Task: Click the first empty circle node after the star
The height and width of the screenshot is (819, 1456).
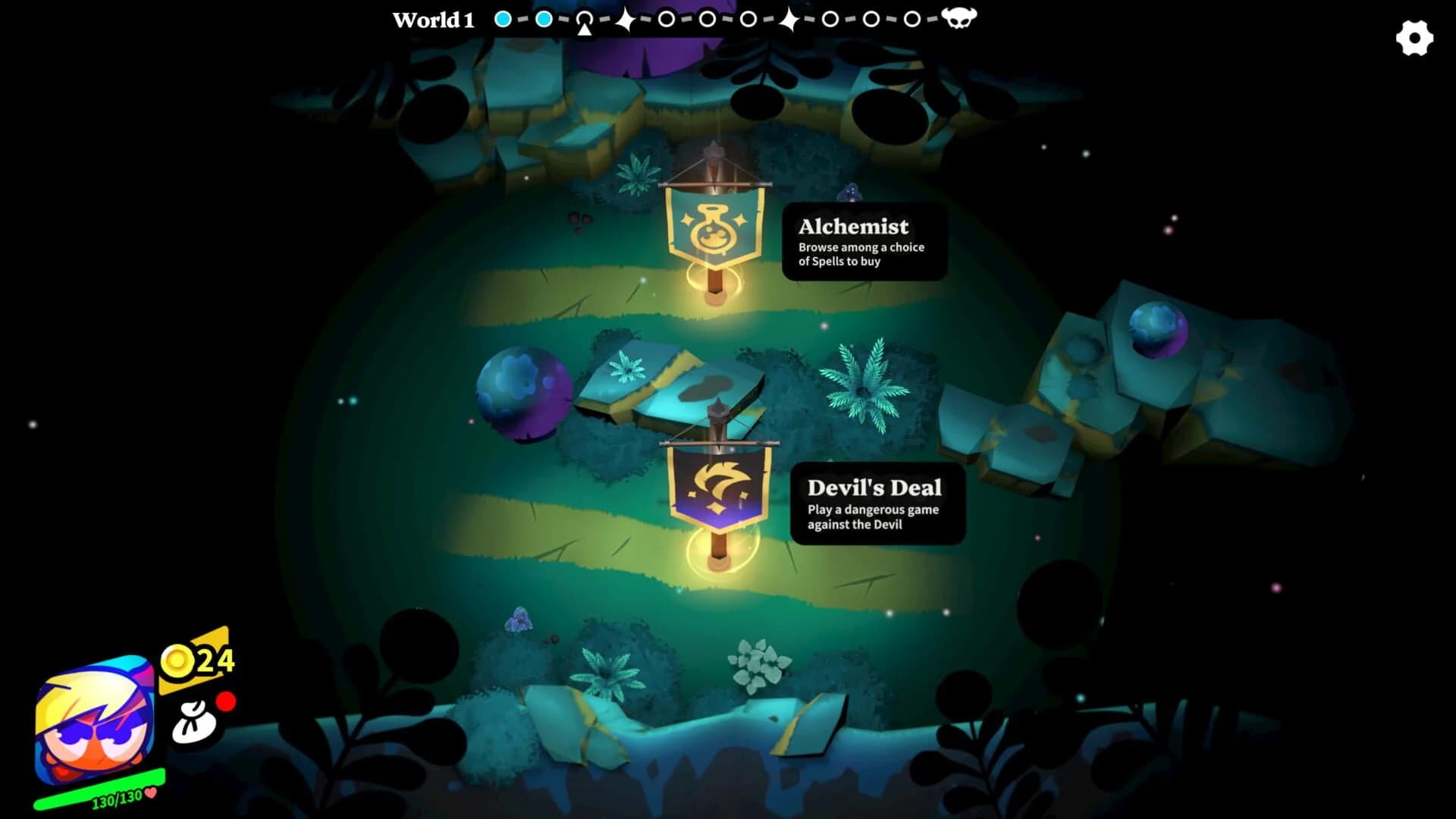Action: click(667, 17)
